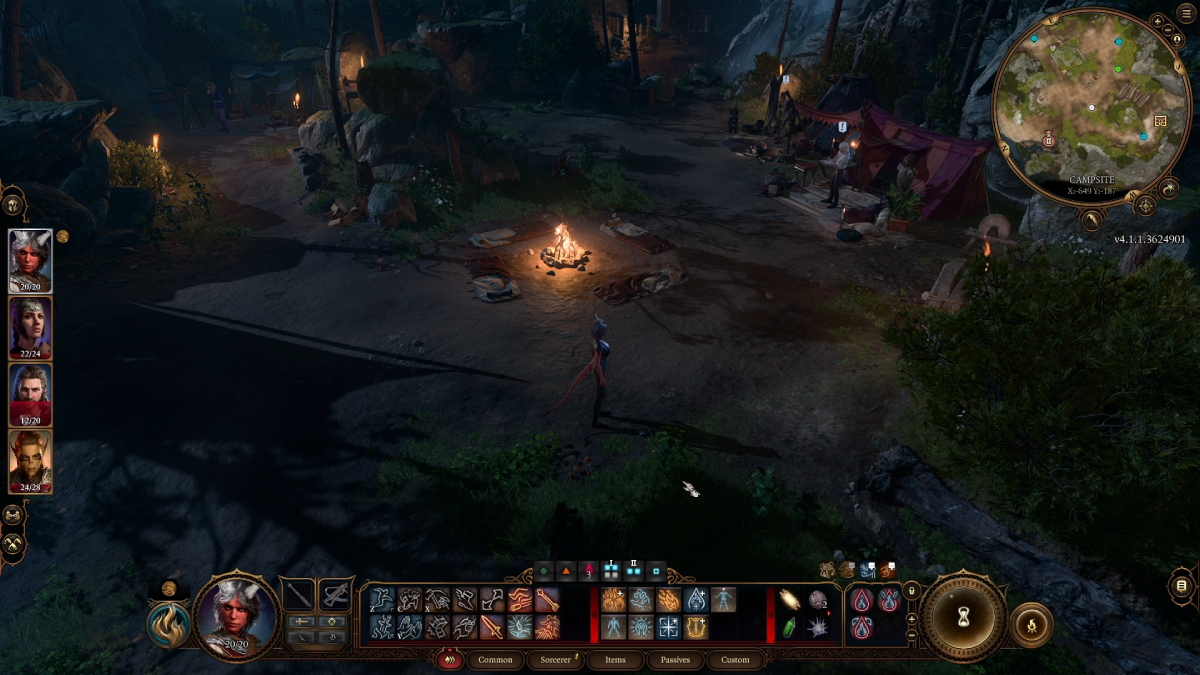Screen dimensions: 1200x675
Task: Click the treasure chest marker on minimap
Action: (x=1160, y=121)
